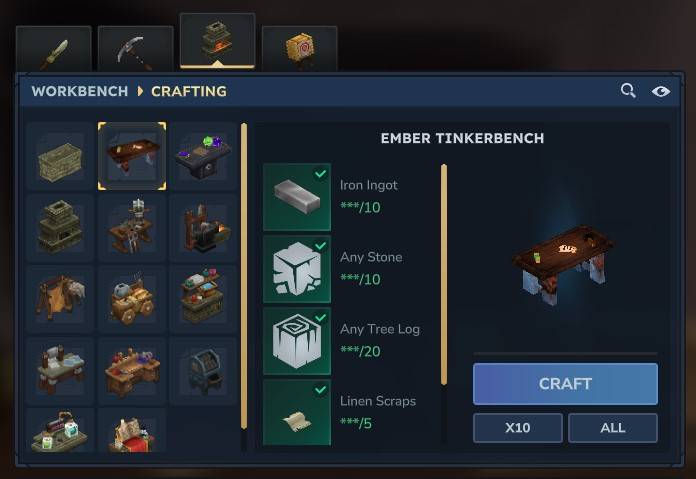Click the Iron Ingot ingredient slot
The height and width of the screenshot is (479, 696).
point(296,197)
